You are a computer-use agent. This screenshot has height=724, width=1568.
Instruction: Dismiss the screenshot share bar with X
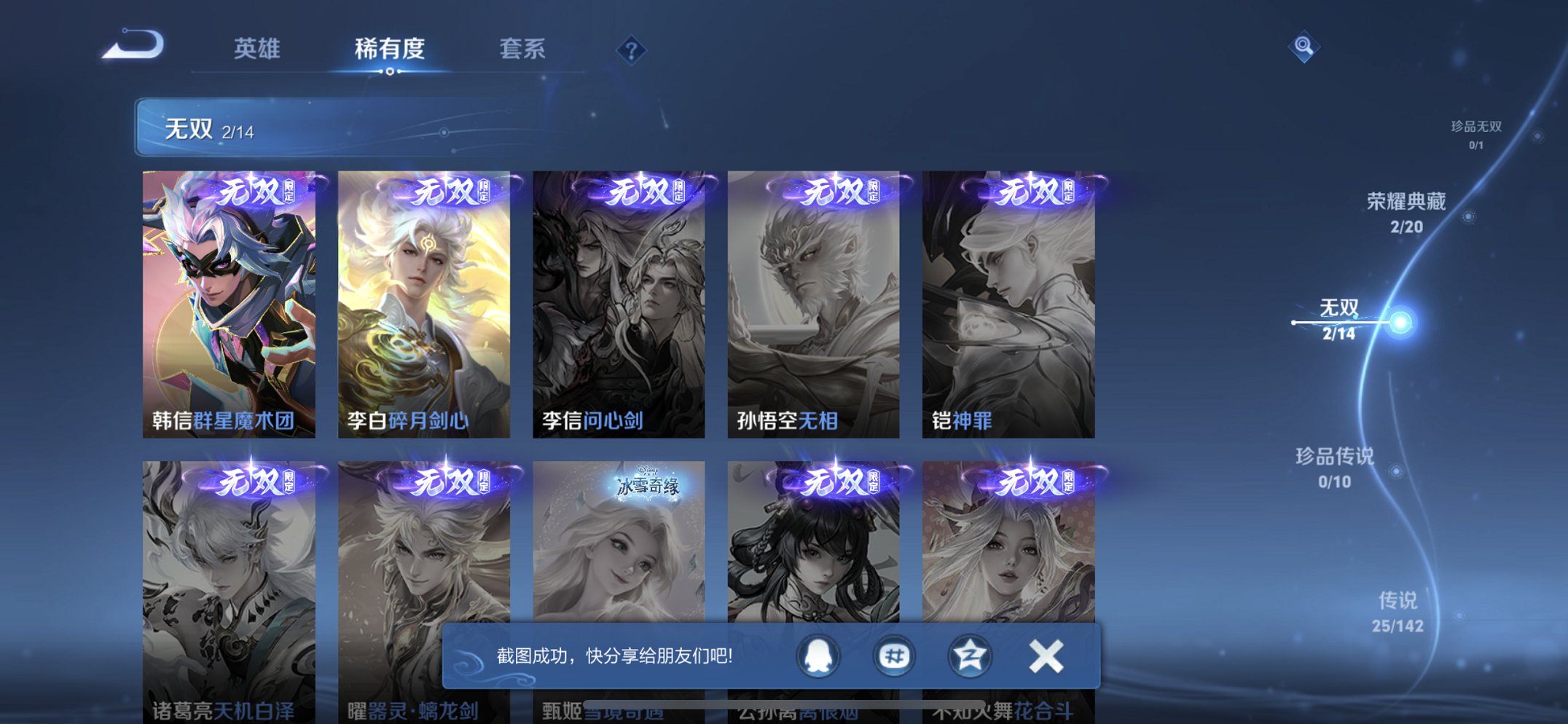pyautogui.click(x=1045, y=656)
